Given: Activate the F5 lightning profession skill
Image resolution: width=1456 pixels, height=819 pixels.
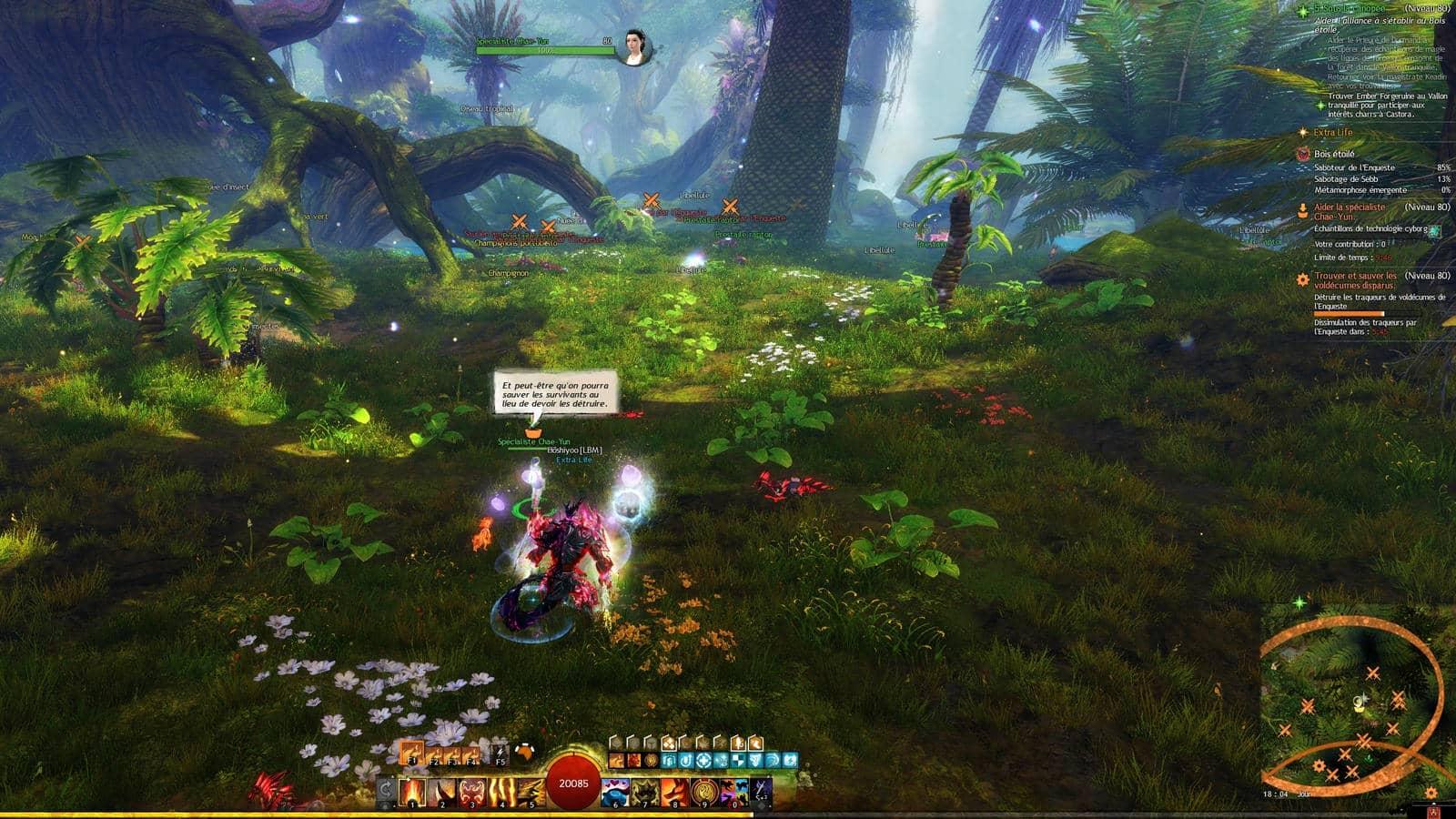Looking at the screenshot, I should 500,753.
